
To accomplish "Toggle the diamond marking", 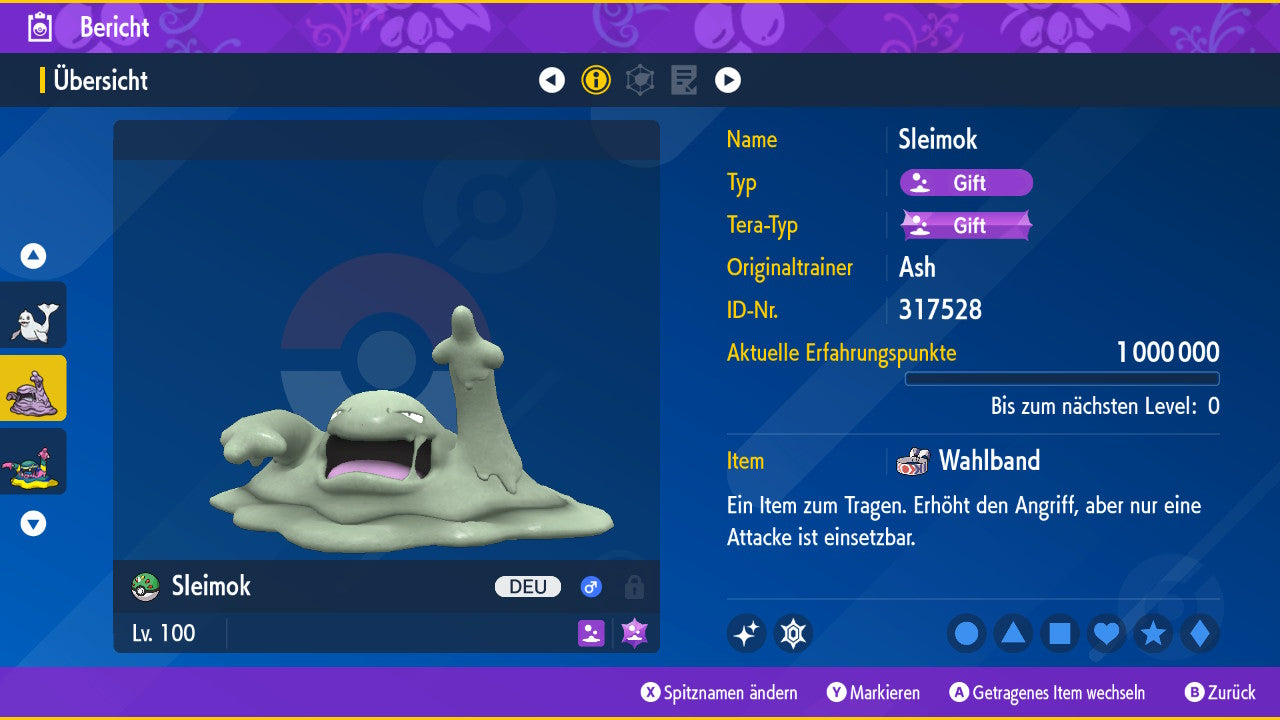I will point(1200,633).
